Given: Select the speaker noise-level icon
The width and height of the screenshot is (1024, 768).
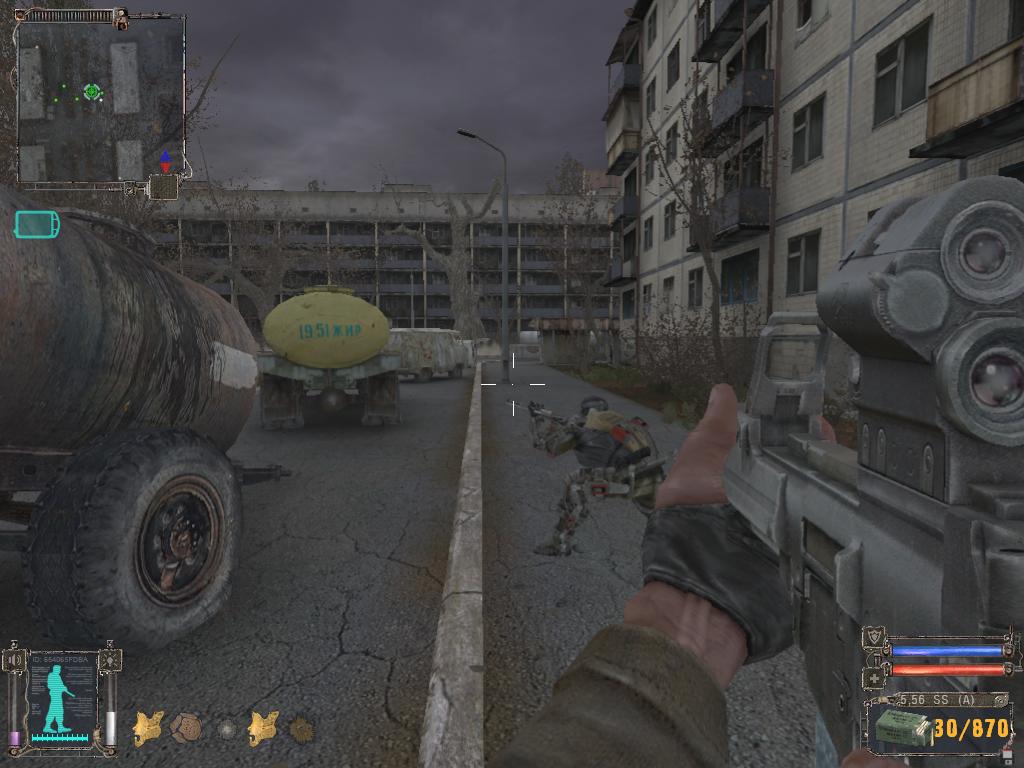Looking at the screenshot, I should point(14,661).
